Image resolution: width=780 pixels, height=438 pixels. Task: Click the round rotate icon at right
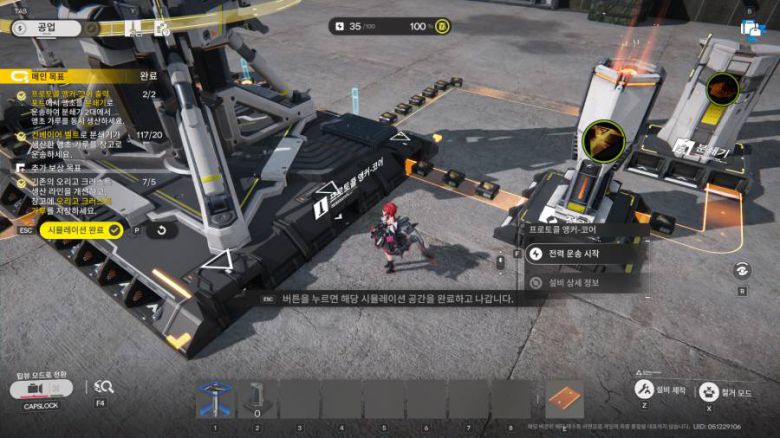tap(742, 270)
